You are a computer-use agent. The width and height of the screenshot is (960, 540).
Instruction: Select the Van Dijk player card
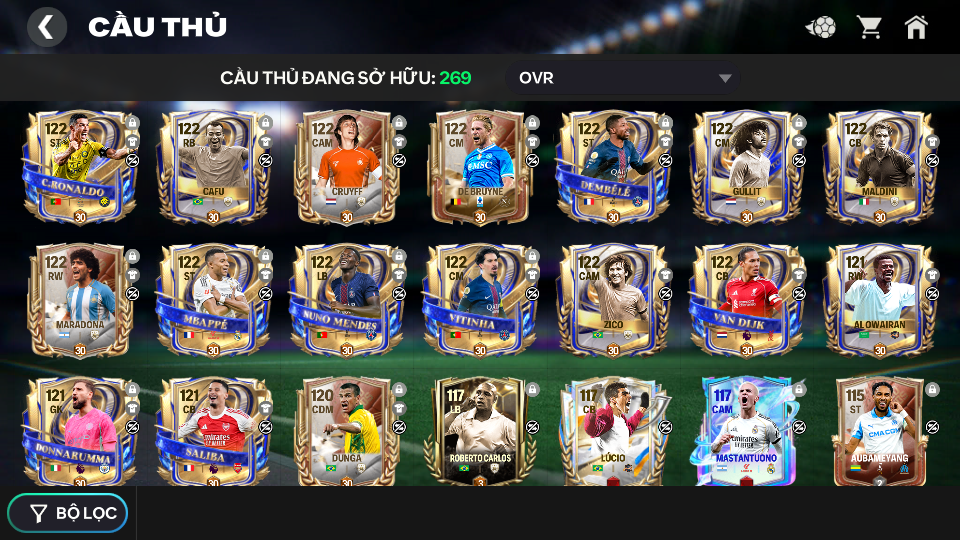coord(746,300)
